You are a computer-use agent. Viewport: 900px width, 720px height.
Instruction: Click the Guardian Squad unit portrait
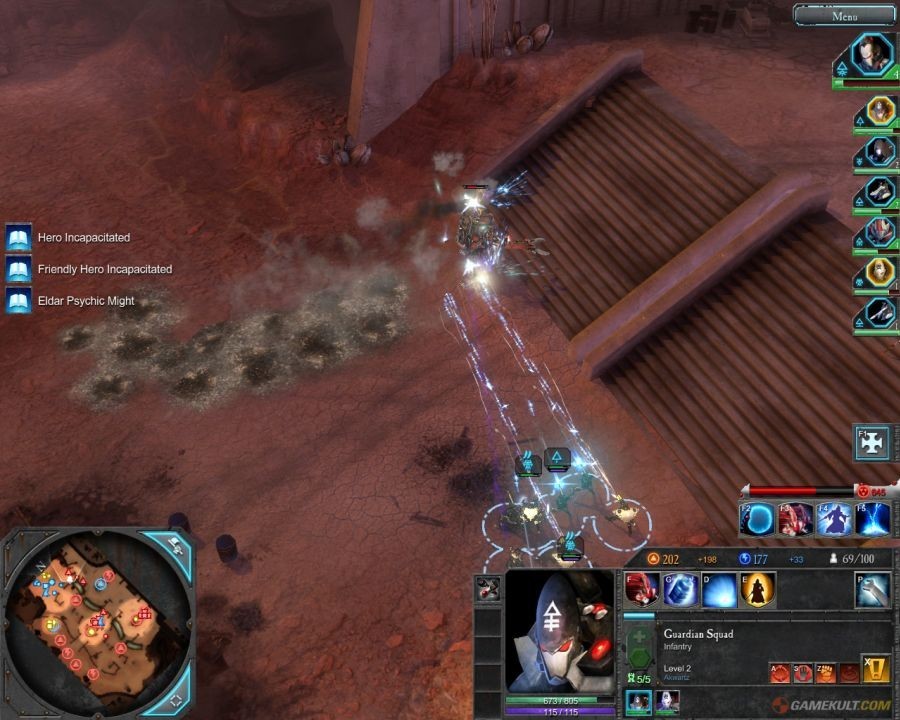[558, 630]
